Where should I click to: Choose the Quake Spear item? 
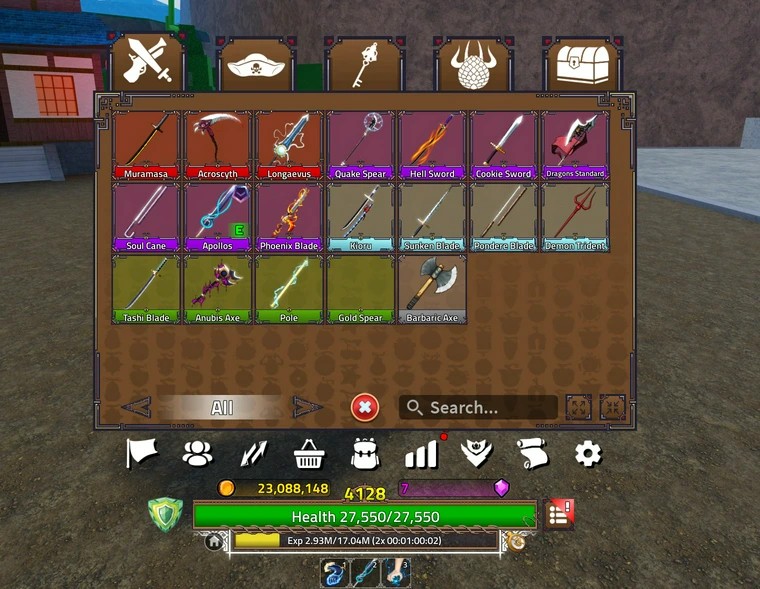point(361,144)
